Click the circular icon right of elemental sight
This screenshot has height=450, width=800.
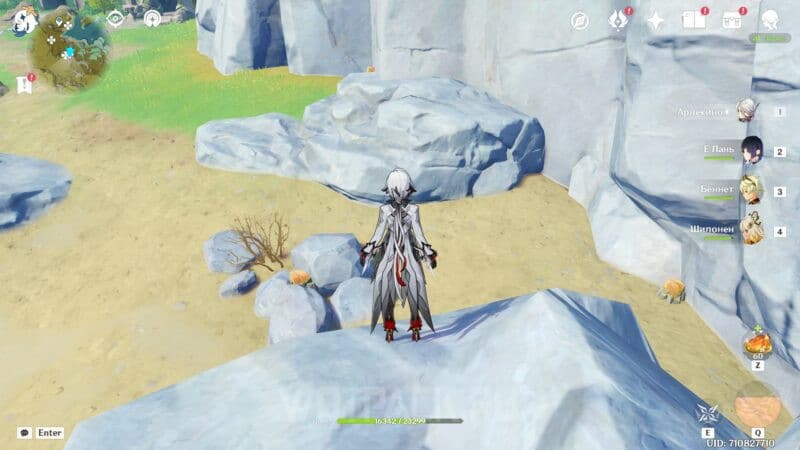coord(152,18)
